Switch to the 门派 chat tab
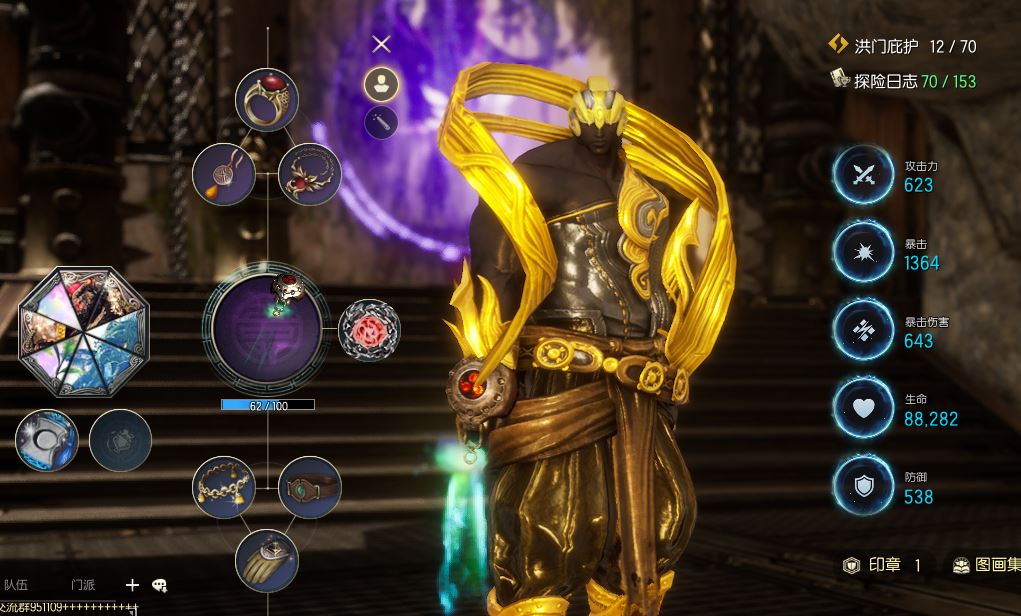 coord(83,585)
